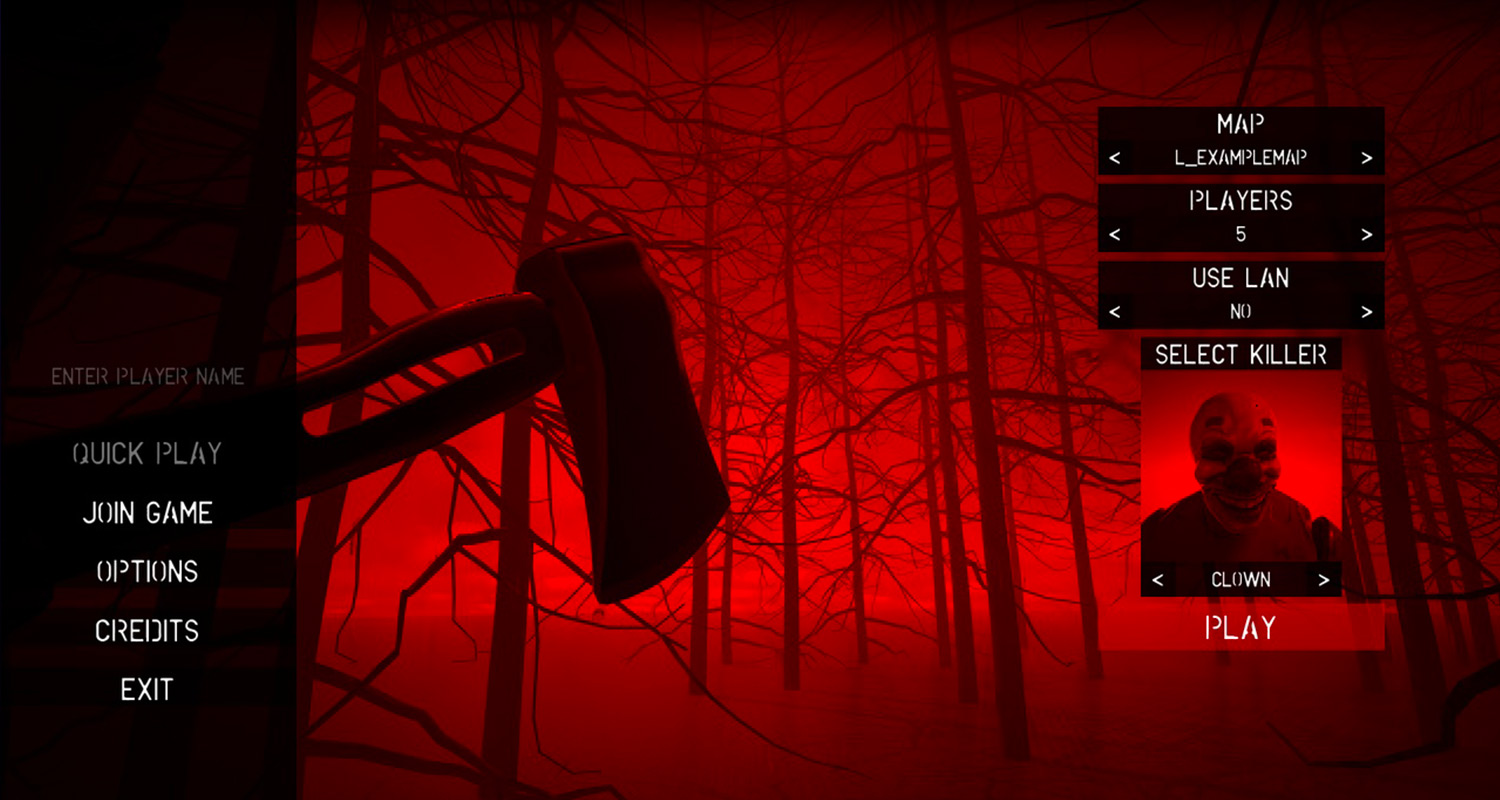Start a Quick Play match
The height and width of the screenshot is (800, 1500).
click(x=147, y=454)
